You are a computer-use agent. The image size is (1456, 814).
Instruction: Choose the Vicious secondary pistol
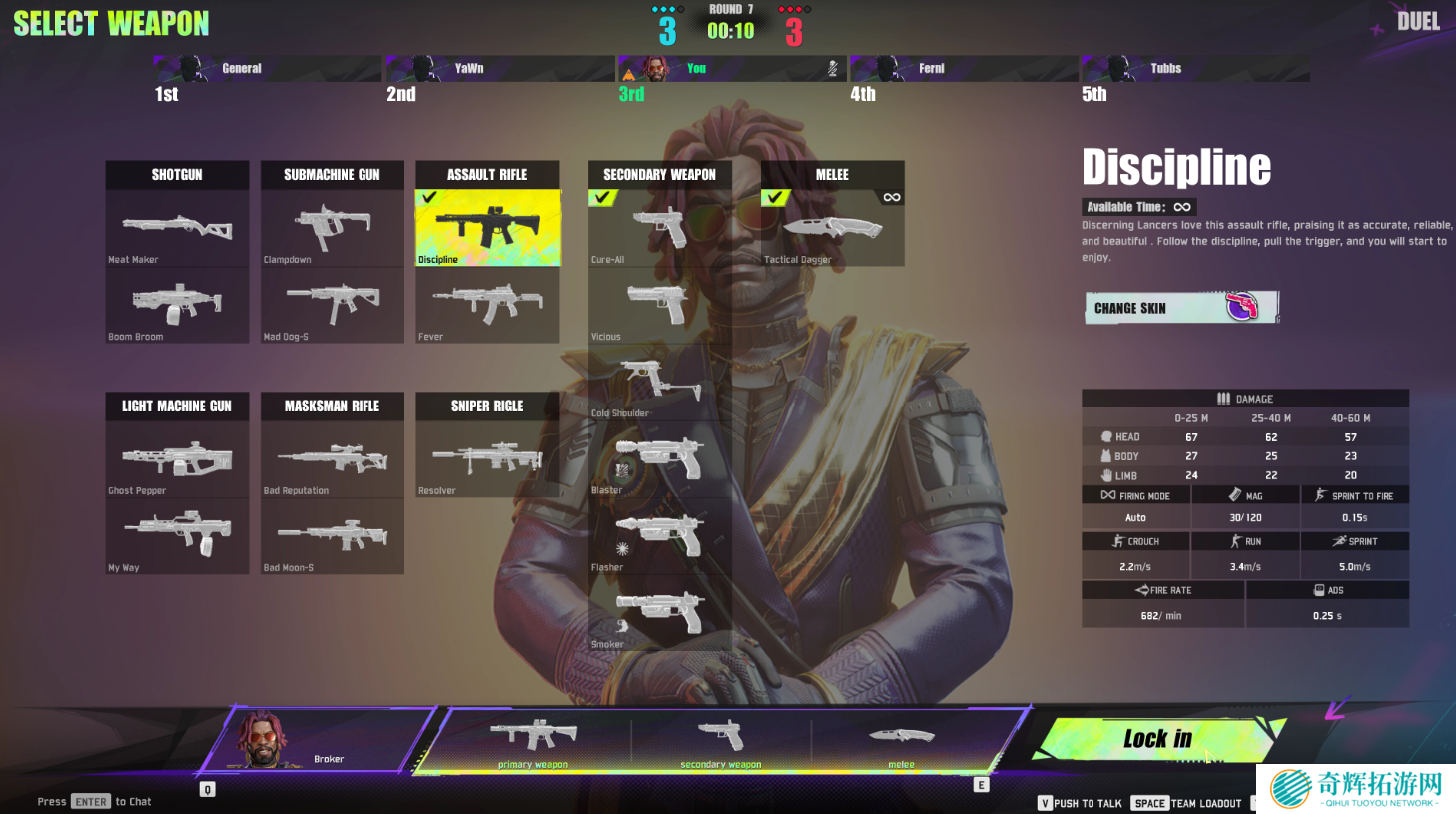pos(659,305)
